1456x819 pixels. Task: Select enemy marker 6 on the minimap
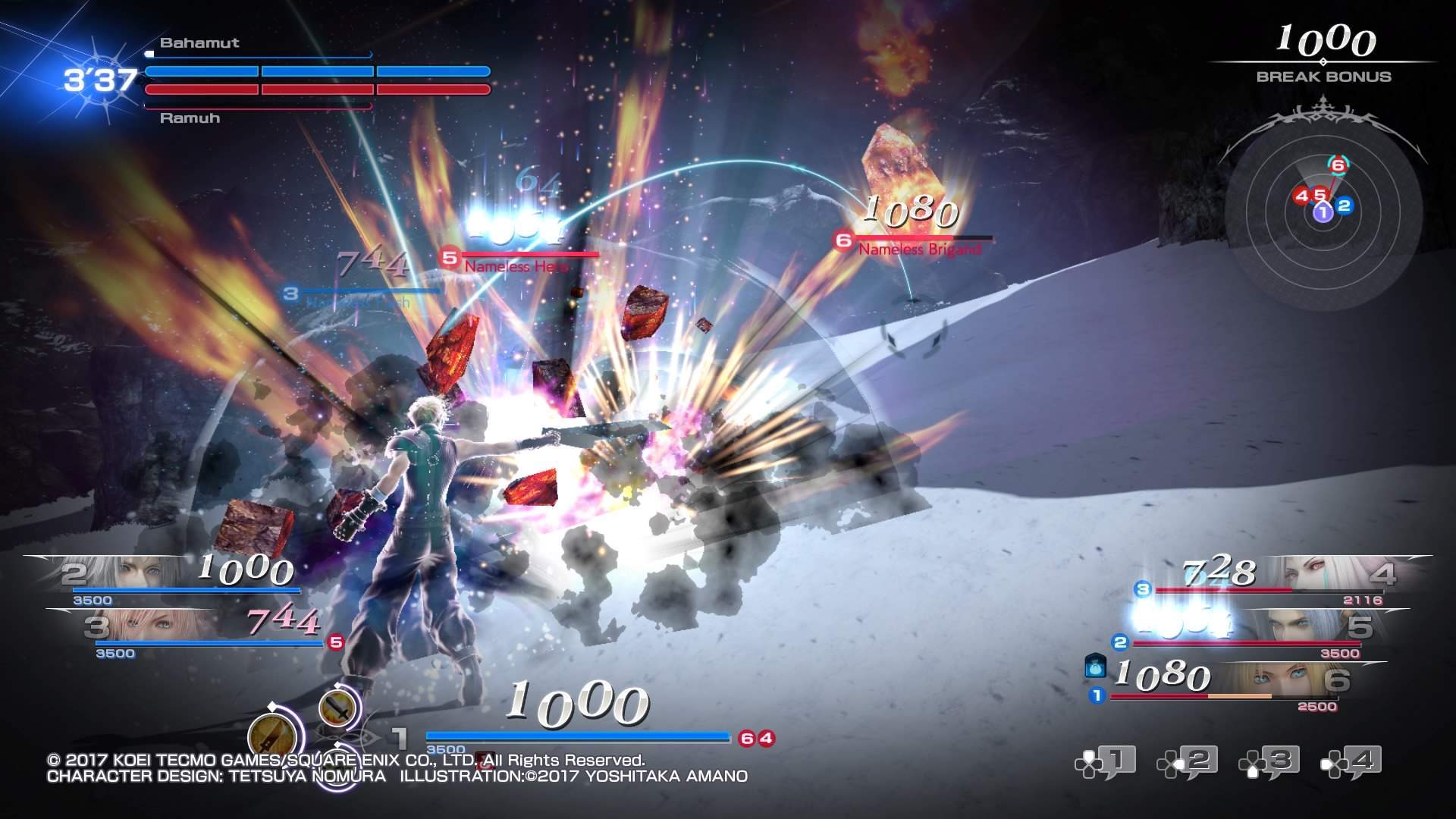click(1337, 165)
